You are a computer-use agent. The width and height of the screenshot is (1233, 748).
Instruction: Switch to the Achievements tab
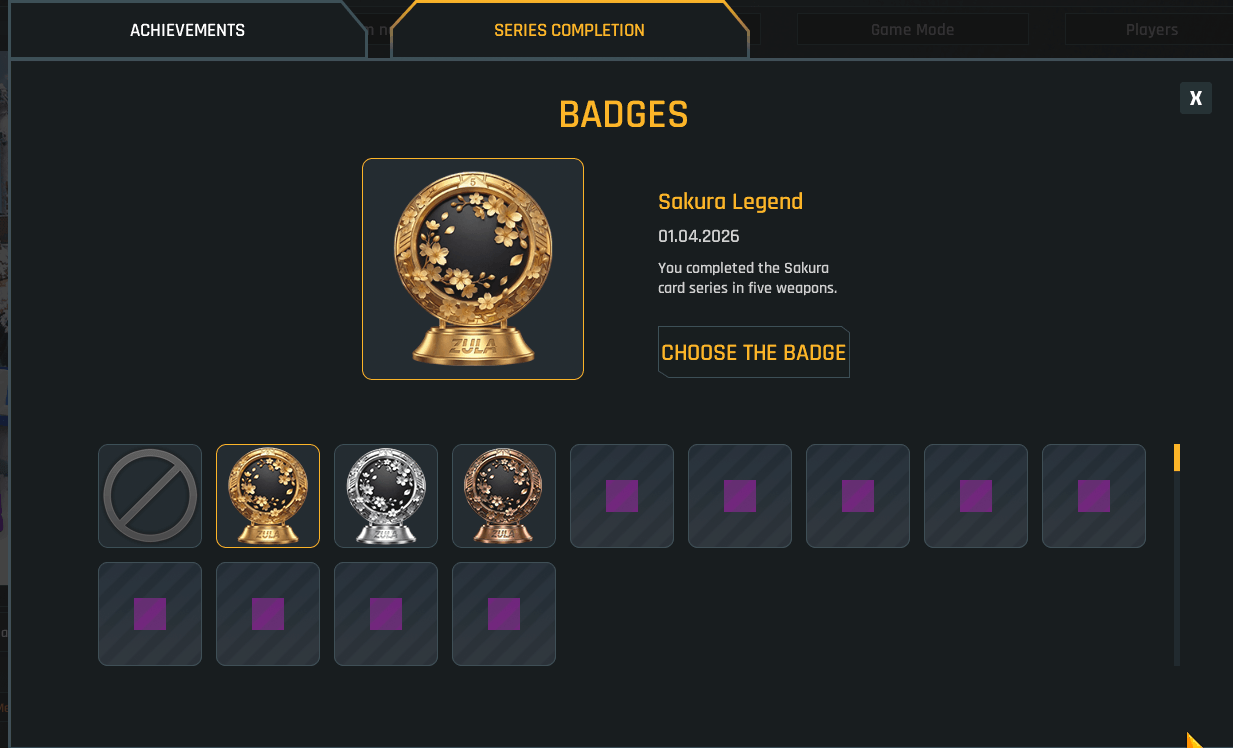pos(187,30)
